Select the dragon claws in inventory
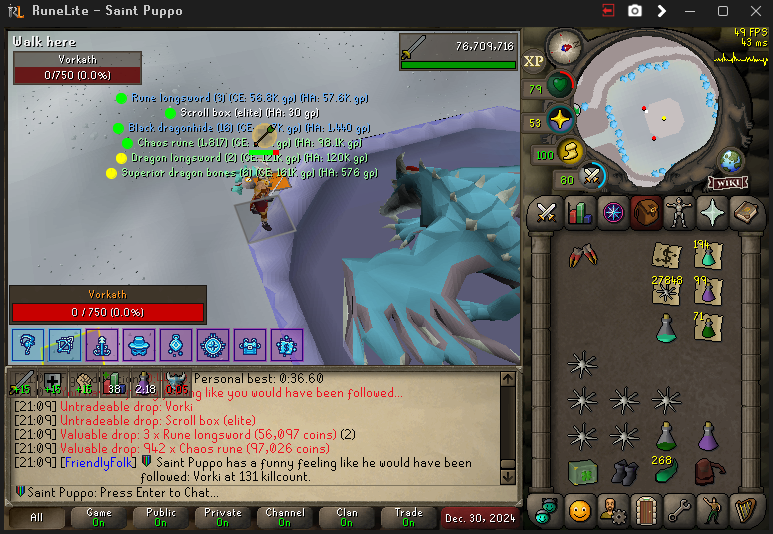The image size is (773, 534). [579, 256]
